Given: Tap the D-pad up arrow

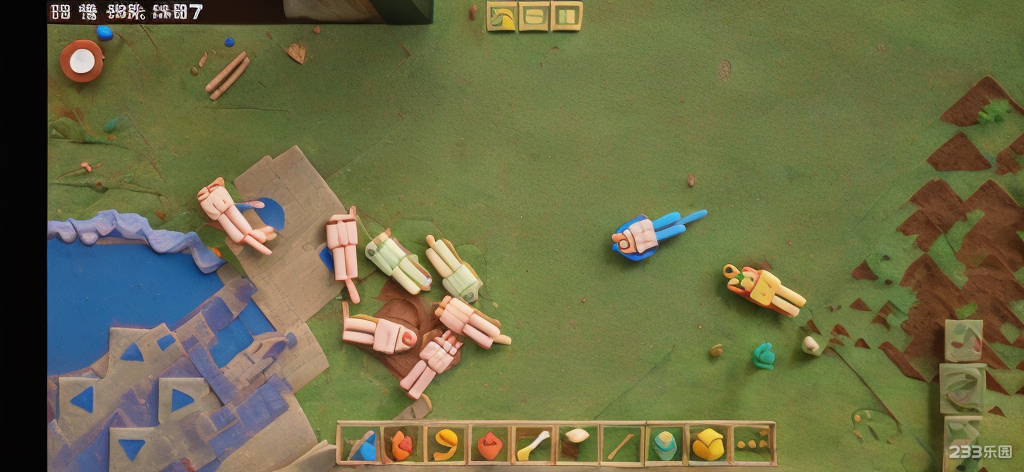Looking at the screenshot, I should (132, 353).
